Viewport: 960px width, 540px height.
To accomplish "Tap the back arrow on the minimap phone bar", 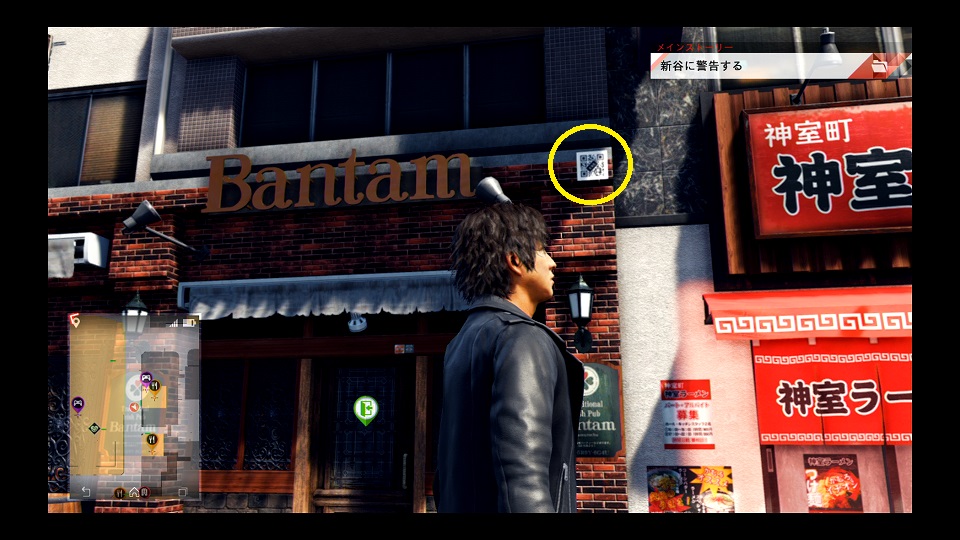I will point(86,491).
